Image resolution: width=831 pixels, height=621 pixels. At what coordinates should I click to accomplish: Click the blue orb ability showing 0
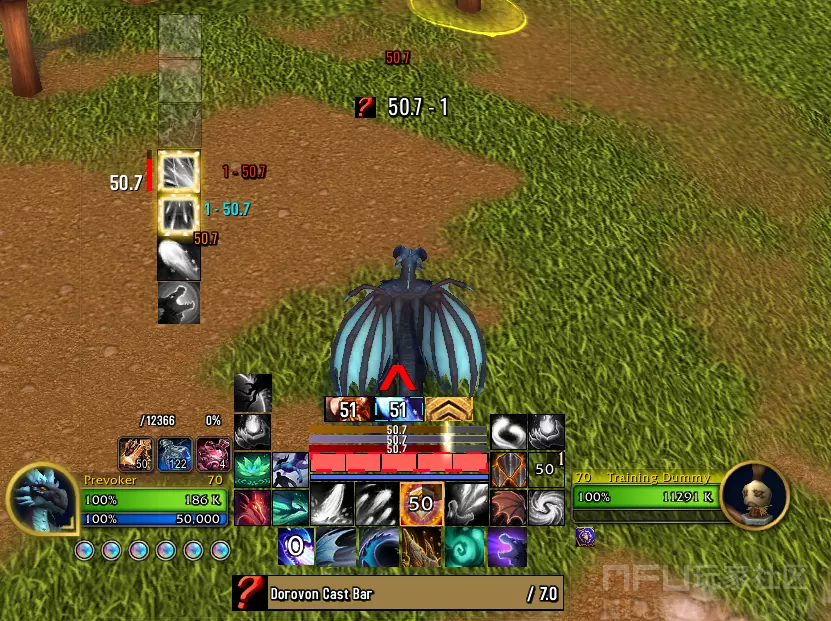coord(296,548)
